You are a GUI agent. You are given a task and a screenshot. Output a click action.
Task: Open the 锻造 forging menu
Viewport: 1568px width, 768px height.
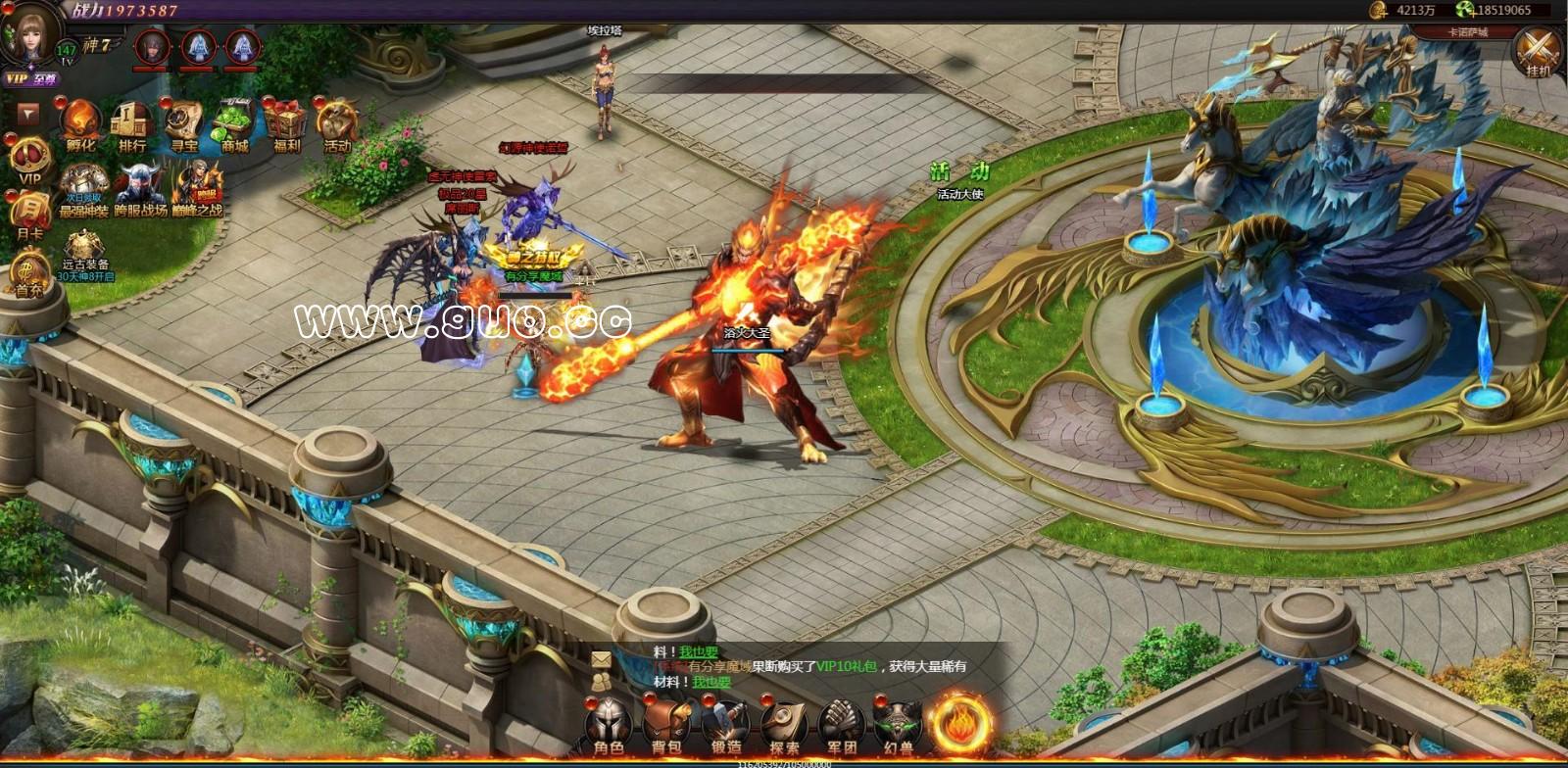pyautogui.click(x=725, y=726)
